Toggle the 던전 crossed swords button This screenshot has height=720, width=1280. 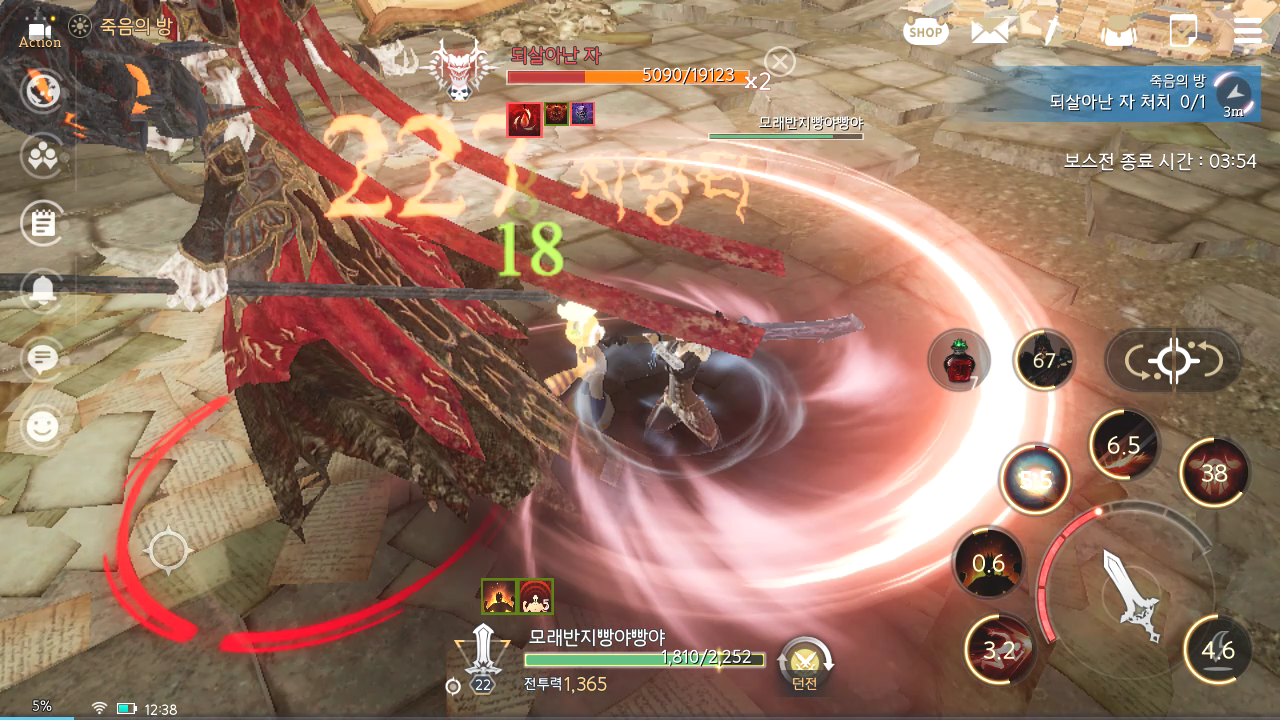pyautogui.click(x=805, y=664)
